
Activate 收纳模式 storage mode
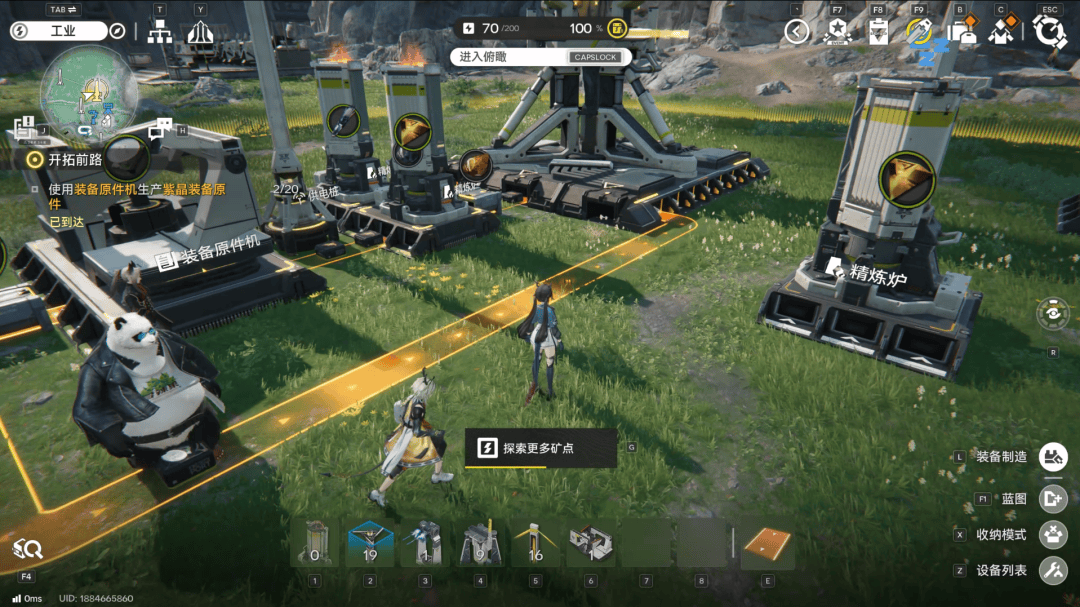click(1053, 535)
